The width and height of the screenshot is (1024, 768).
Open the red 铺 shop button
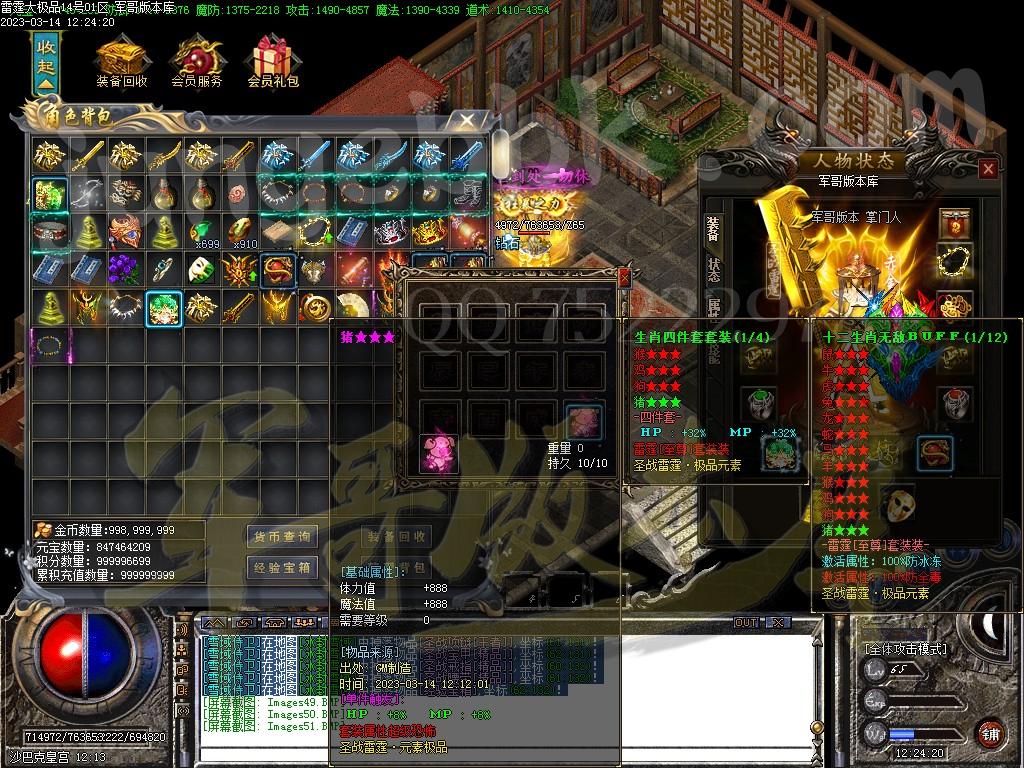point(990,733)
